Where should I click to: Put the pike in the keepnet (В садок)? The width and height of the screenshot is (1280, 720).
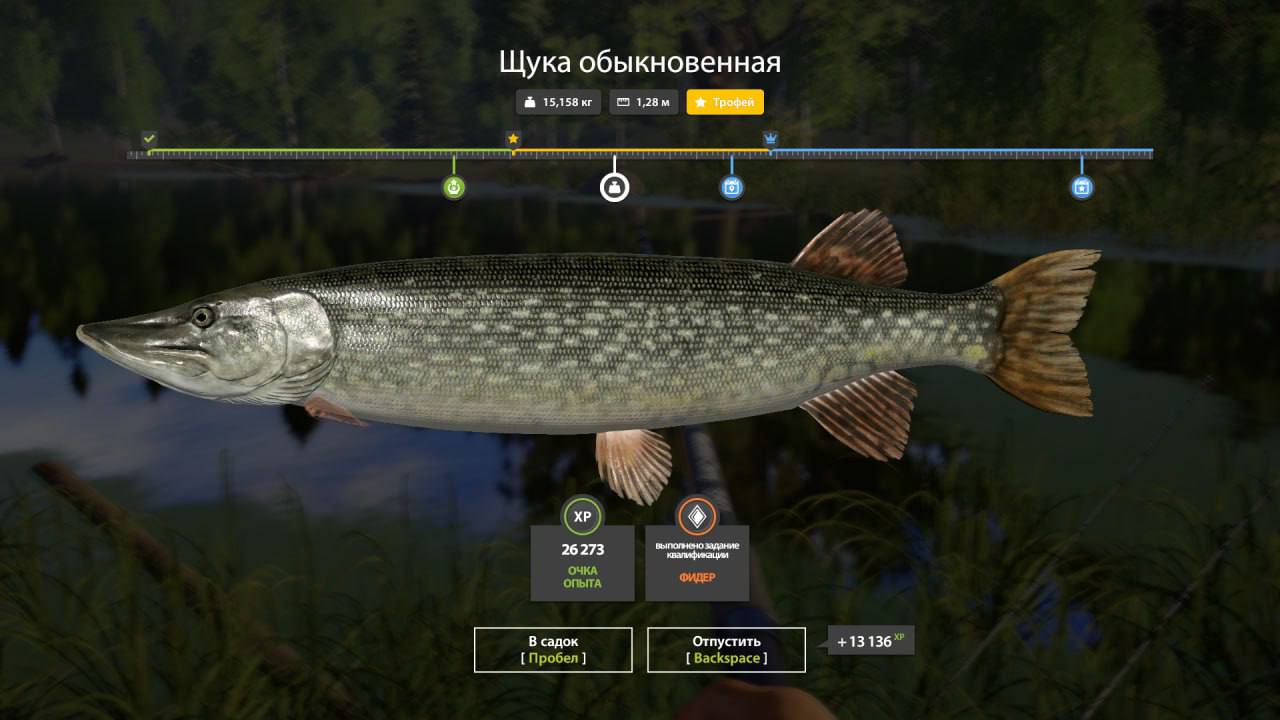[553, 649]
